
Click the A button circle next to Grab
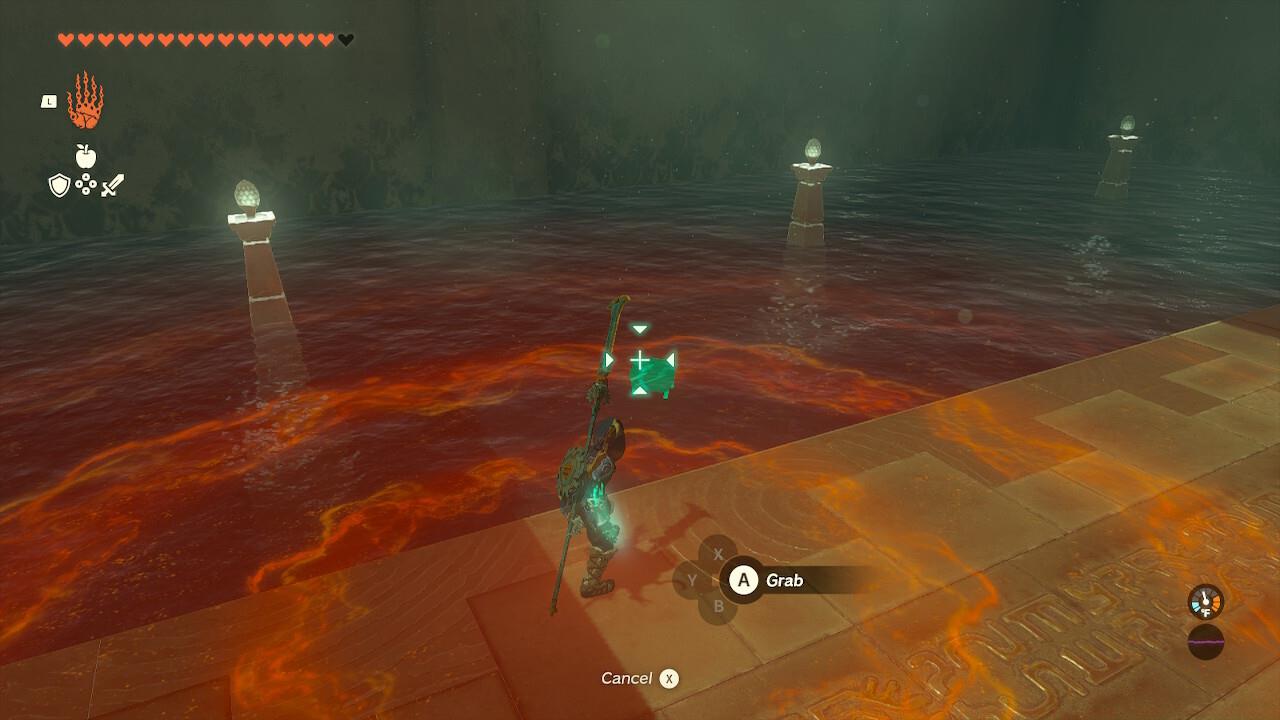[742, 580]
